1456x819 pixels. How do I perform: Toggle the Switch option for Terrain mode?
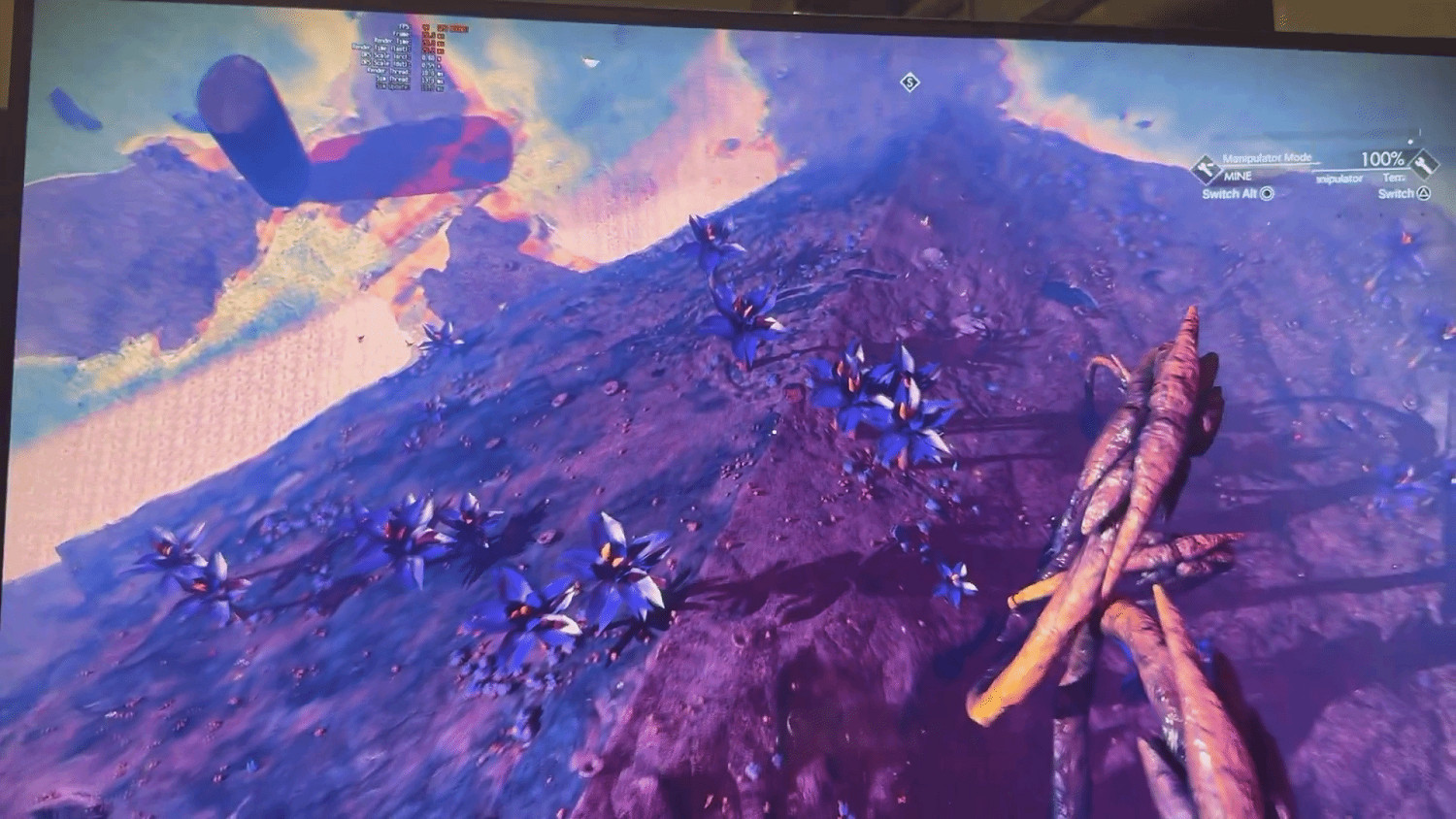click(1398, 194)
